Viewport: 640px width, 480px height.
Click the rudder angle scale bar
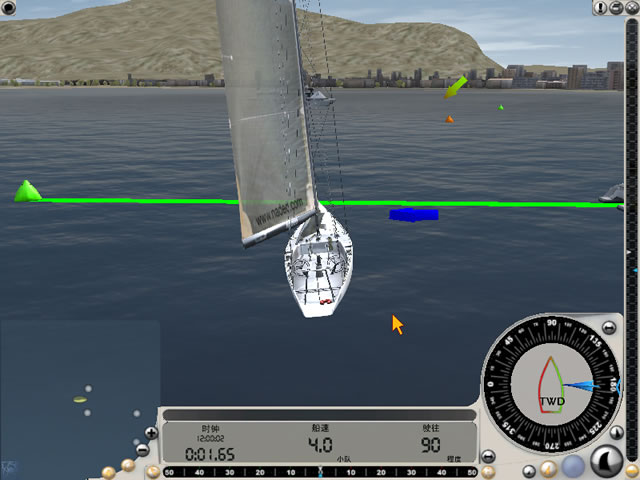coord(320,471)
